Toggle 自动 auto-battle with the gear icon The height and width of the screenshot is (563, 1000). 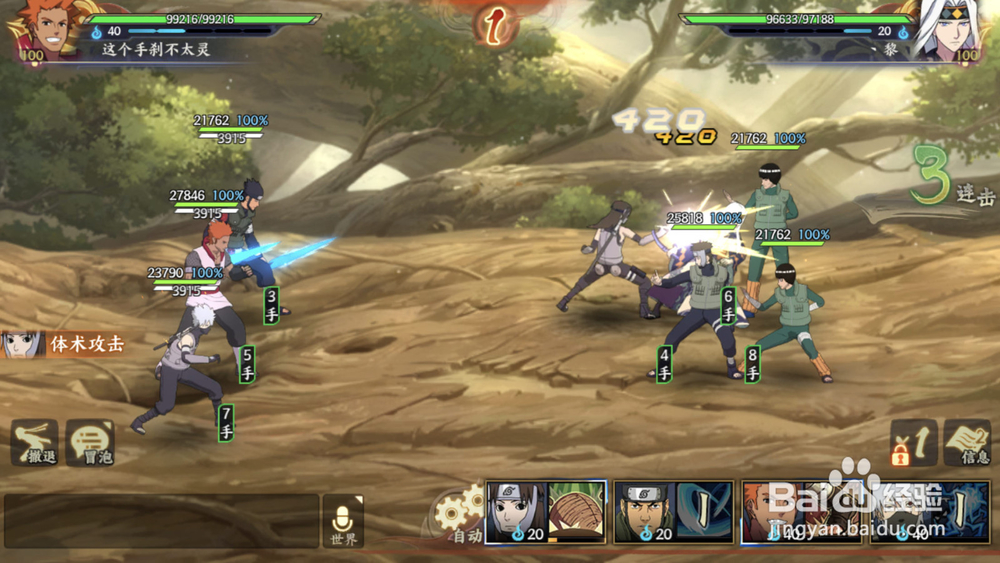tap(461, 513)
